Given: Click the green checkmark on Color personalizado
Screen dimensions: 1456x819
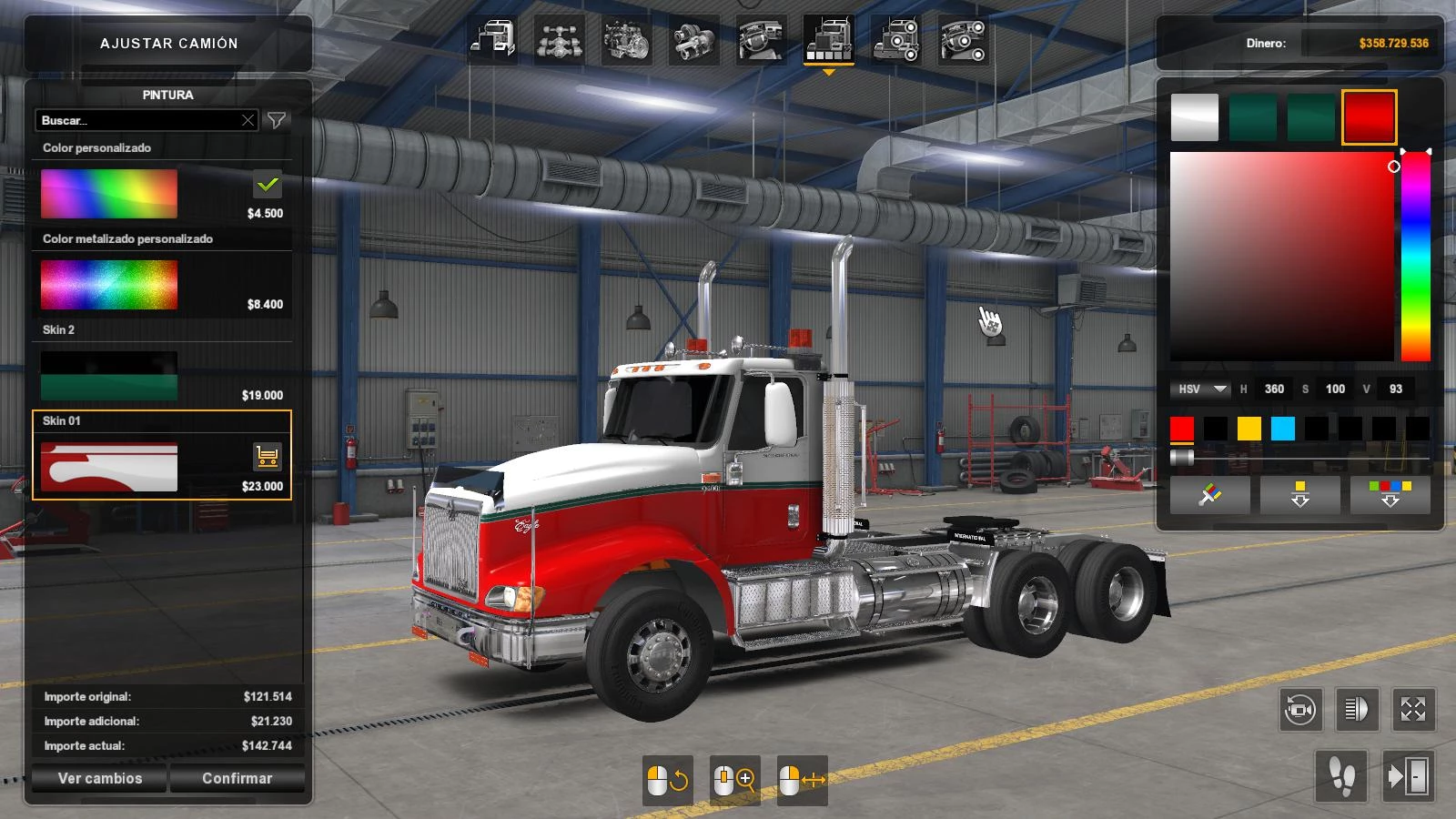Looking at the screenshot, I should pyautogui.click(x=266, y=186).
